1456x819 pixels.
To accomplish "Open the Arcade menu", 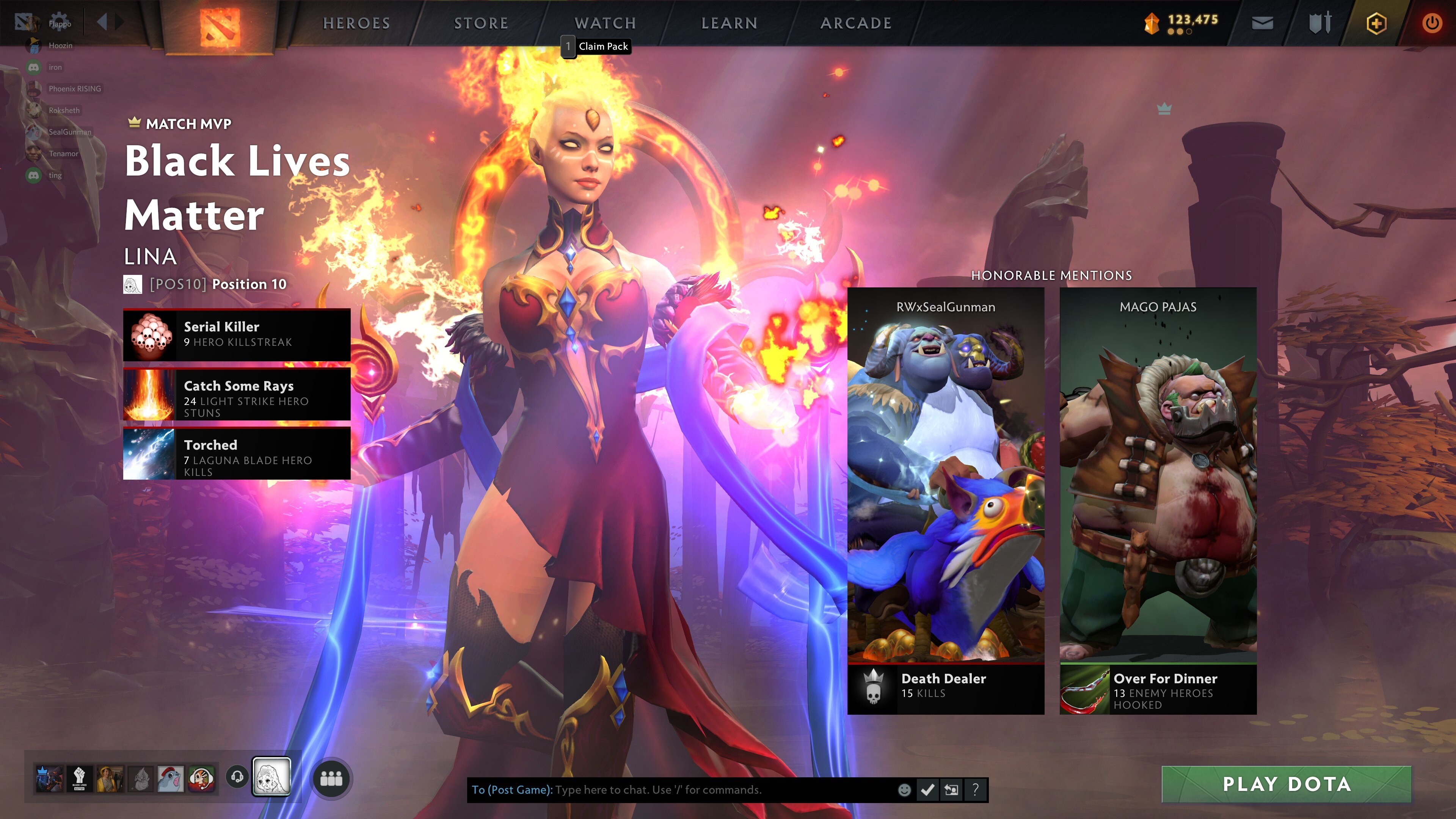I will tap(856, 23).
